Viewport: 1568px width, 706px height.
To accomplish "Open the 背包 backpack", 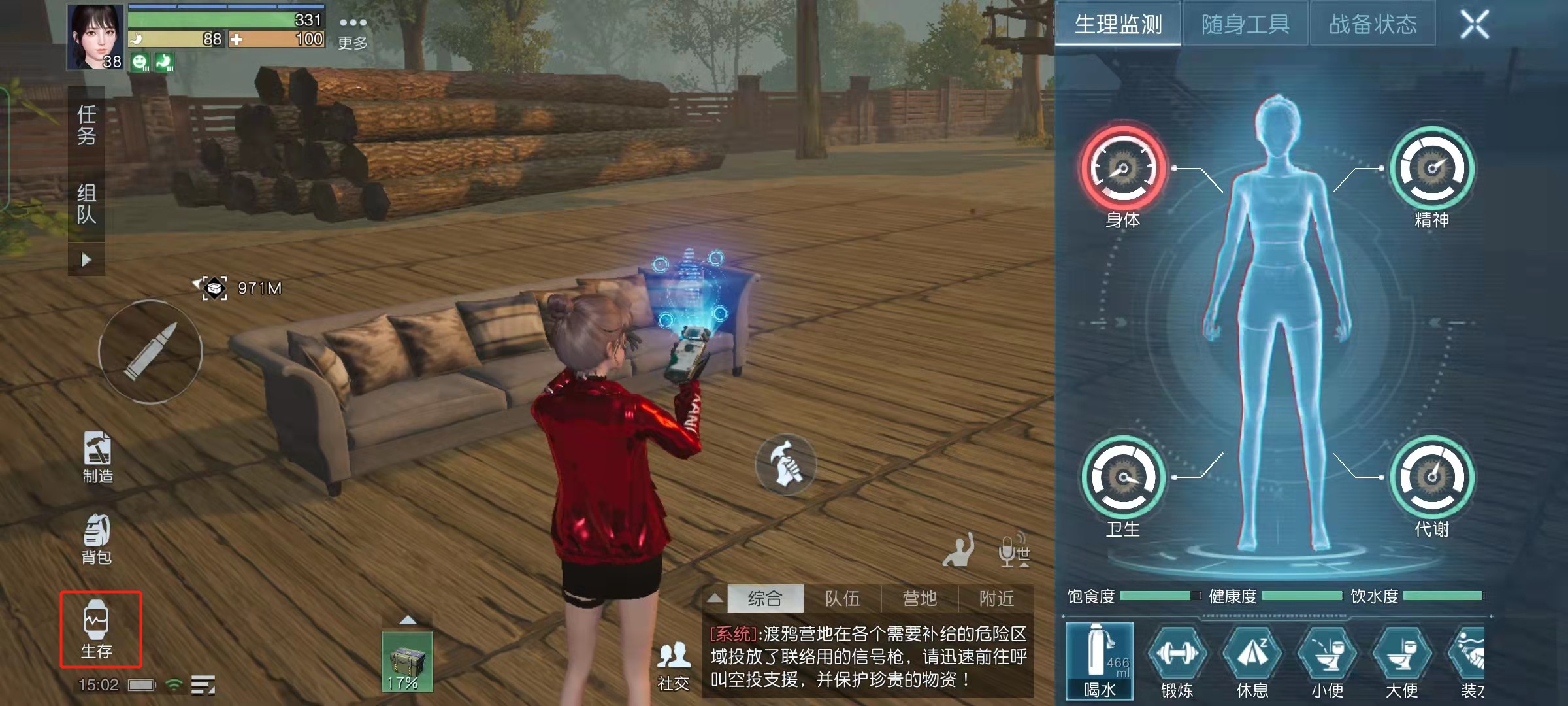I will pos(97,539).
